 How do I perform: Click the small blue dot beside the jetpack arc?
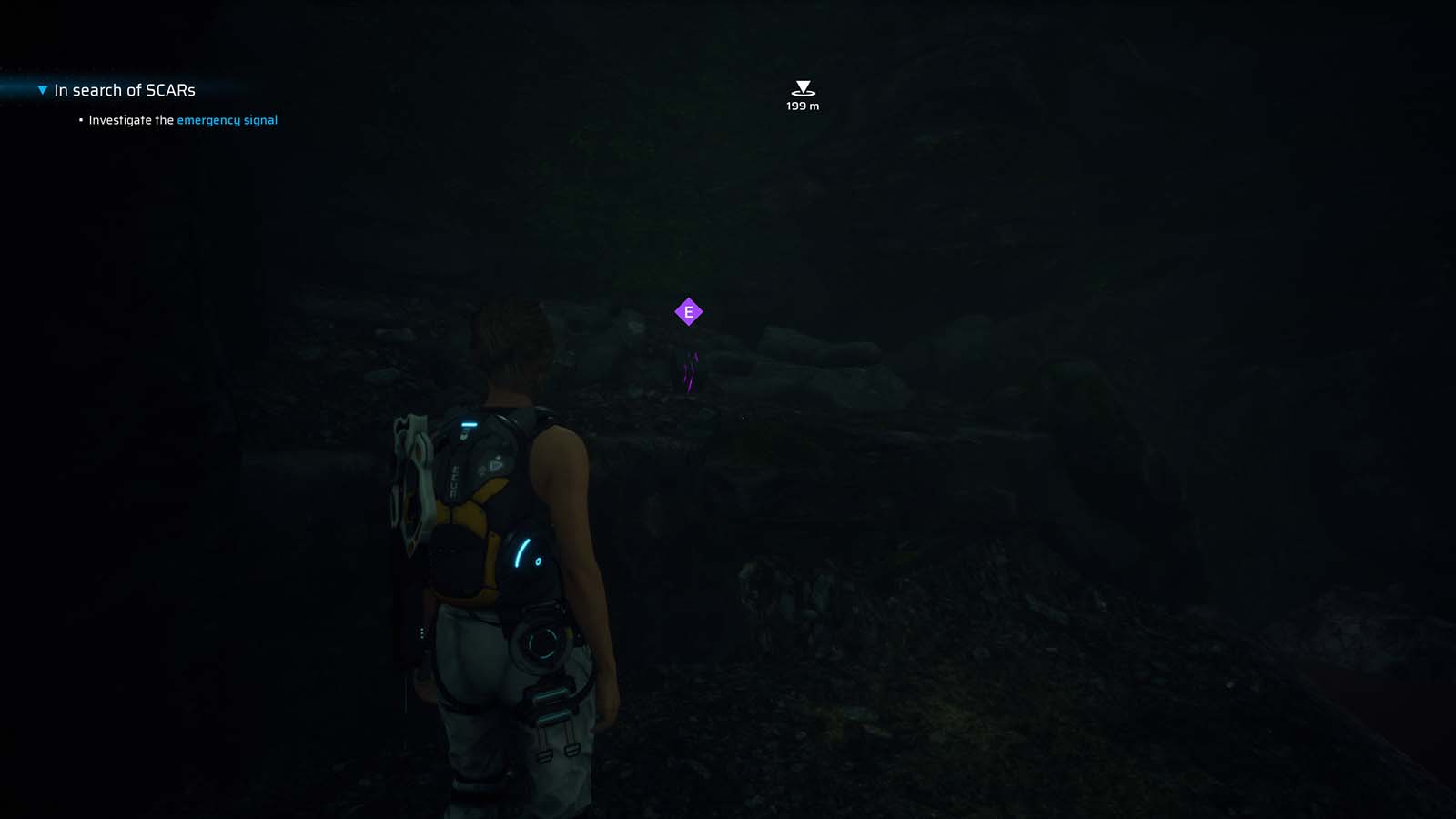[538, 561]
